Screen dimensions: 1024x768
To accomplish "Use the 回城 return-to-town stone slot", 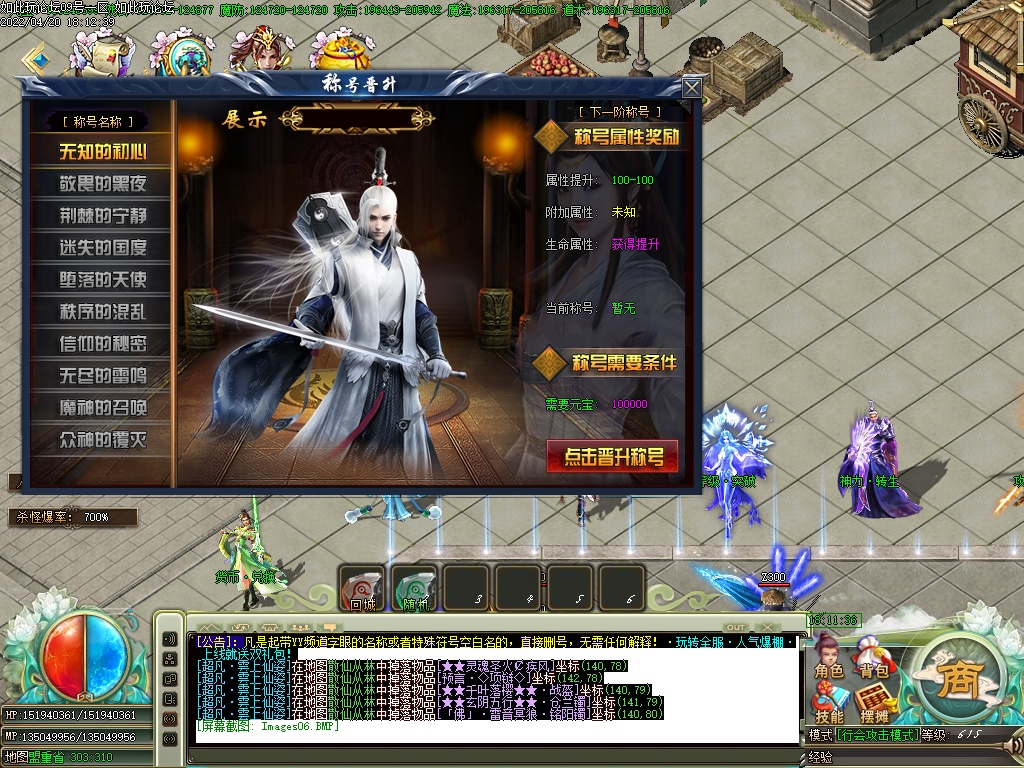I will [361, 588].
